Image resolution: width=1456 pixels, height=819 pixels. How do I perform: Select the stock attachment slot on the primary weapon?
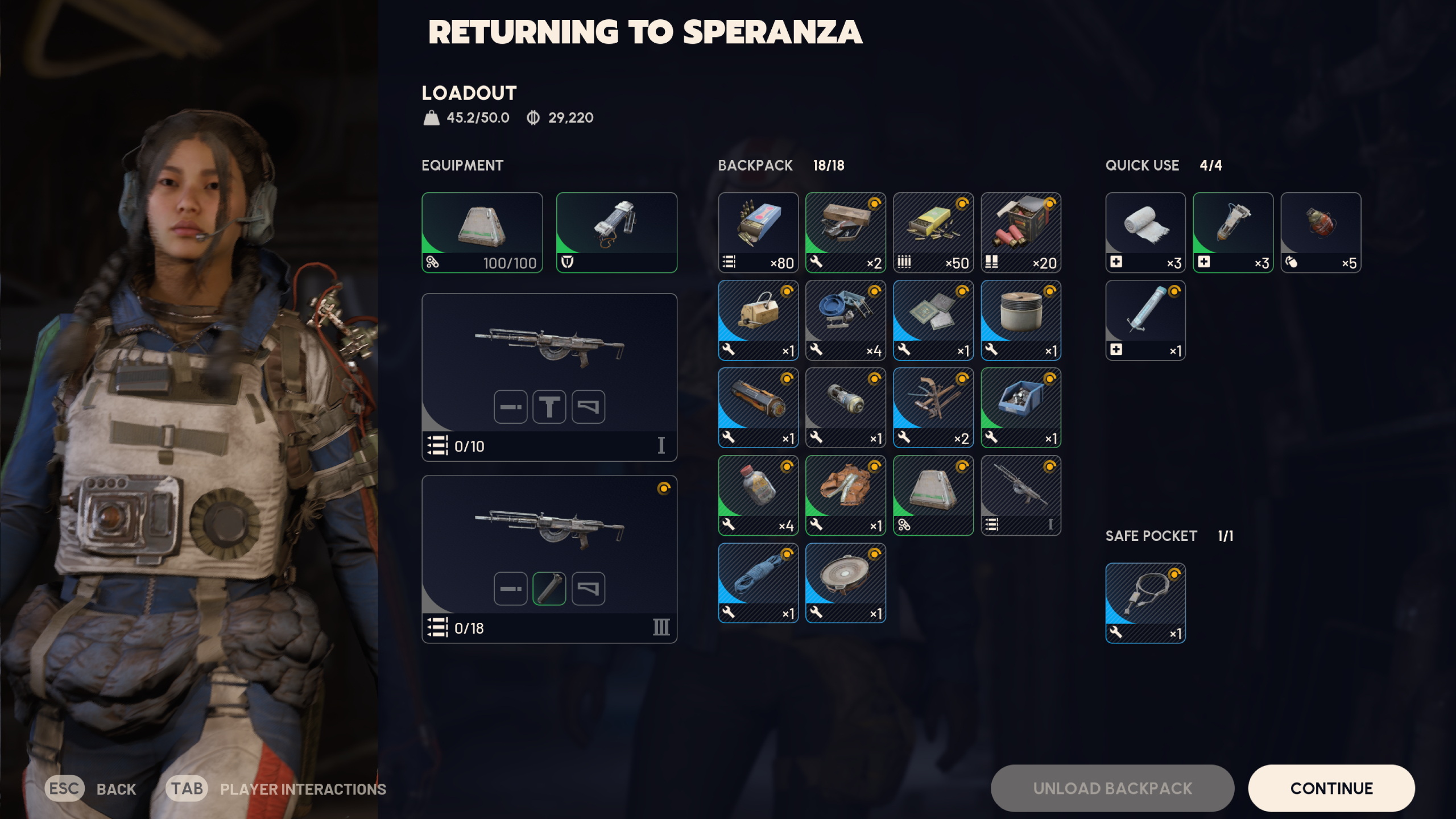click(587, 406)
